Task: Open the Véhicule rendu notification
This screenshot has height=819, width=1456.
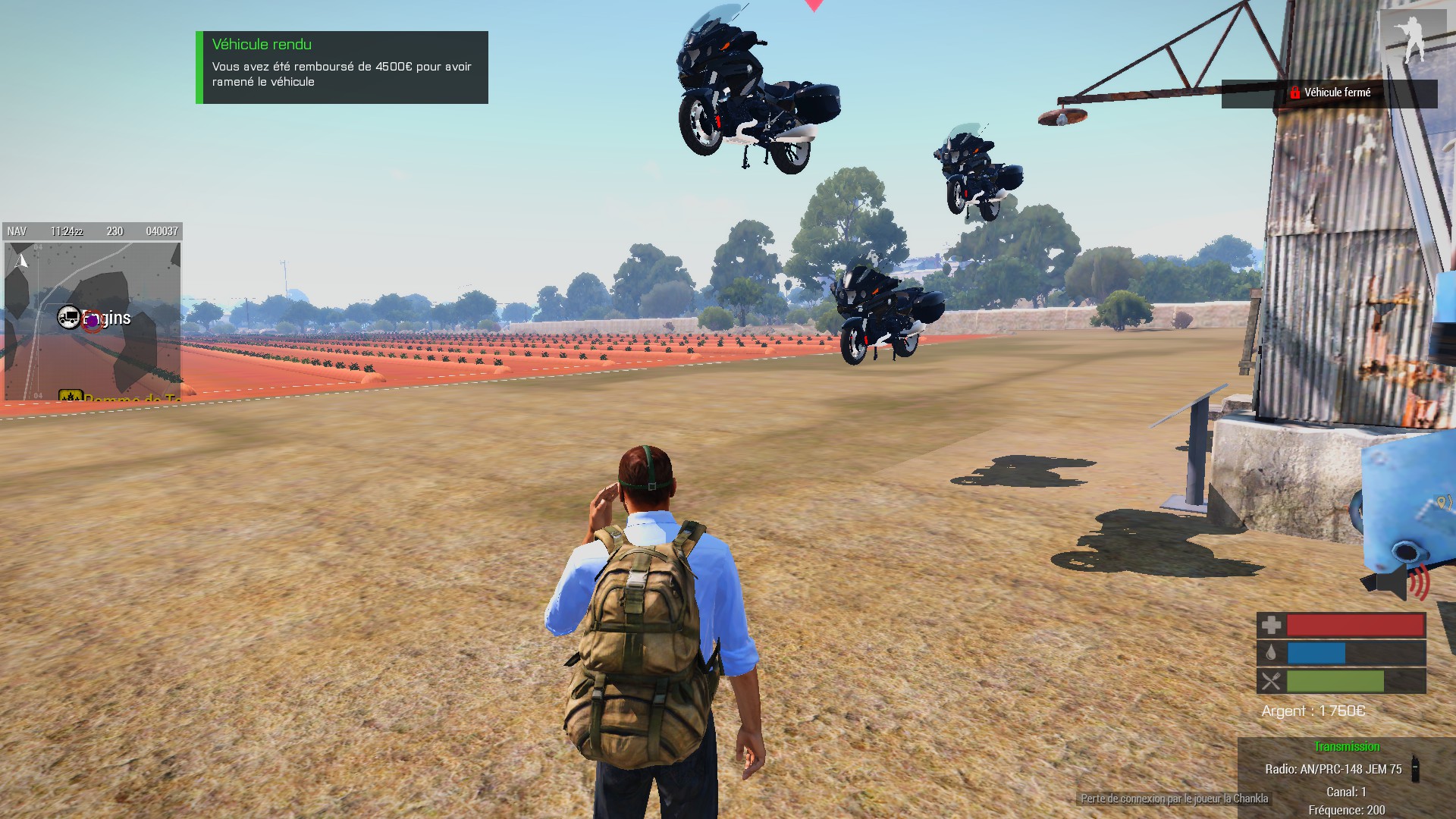Action: 342,67
